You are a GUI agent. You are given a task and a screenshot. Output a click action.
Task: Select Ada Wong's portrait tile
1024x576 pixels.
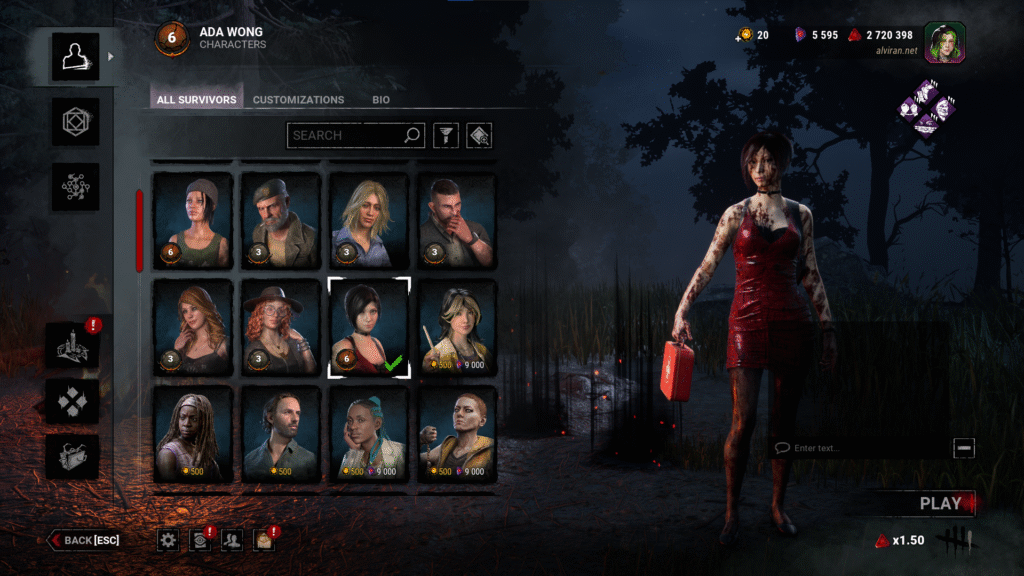tap(369, 329)
